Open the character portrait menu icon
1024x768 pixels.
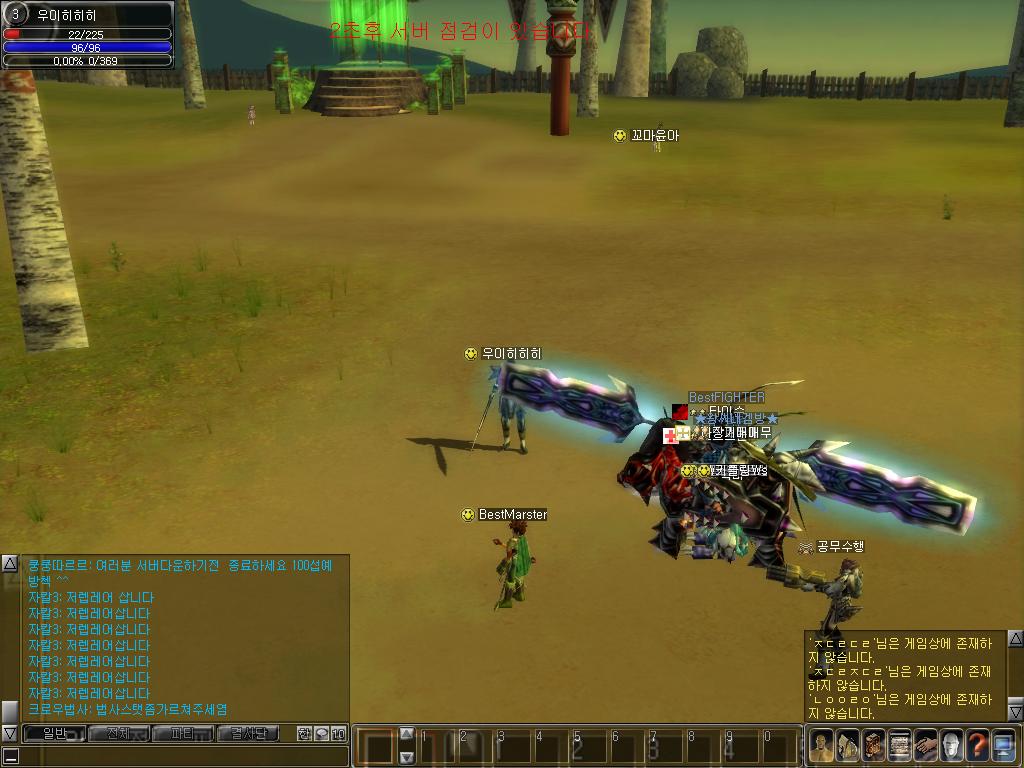[822, 746]
